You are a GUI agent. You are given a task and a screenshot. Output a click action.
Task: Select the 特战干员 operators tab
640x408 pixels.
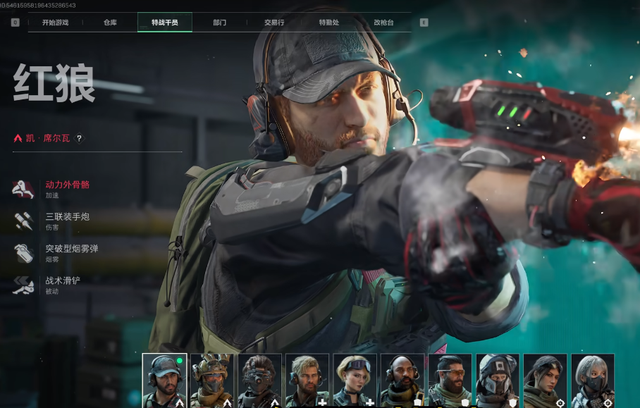(164, 21)
